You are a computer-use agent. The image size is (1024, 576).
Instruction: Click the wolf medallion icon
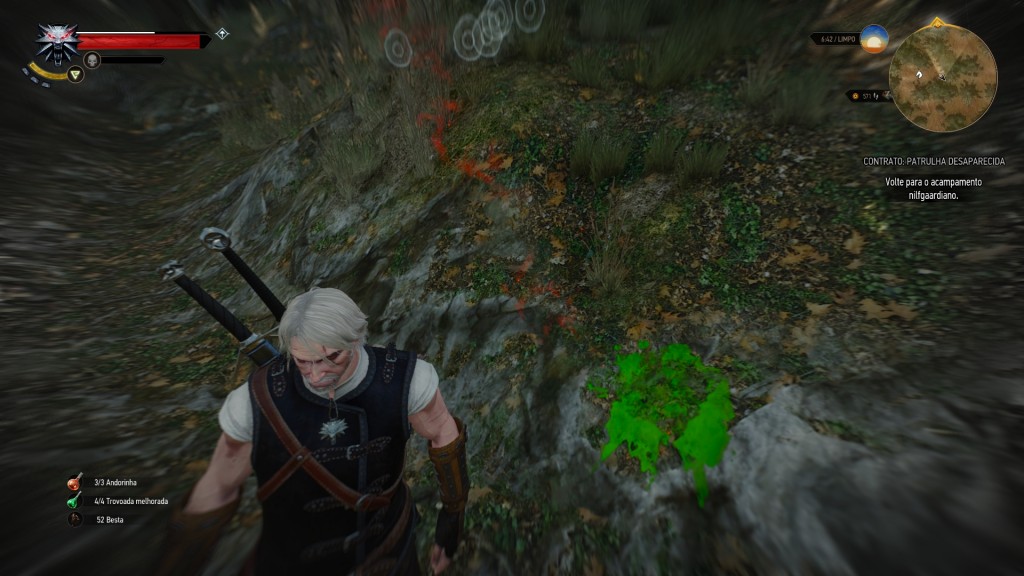pyautogui.click(x=57, y=42)
